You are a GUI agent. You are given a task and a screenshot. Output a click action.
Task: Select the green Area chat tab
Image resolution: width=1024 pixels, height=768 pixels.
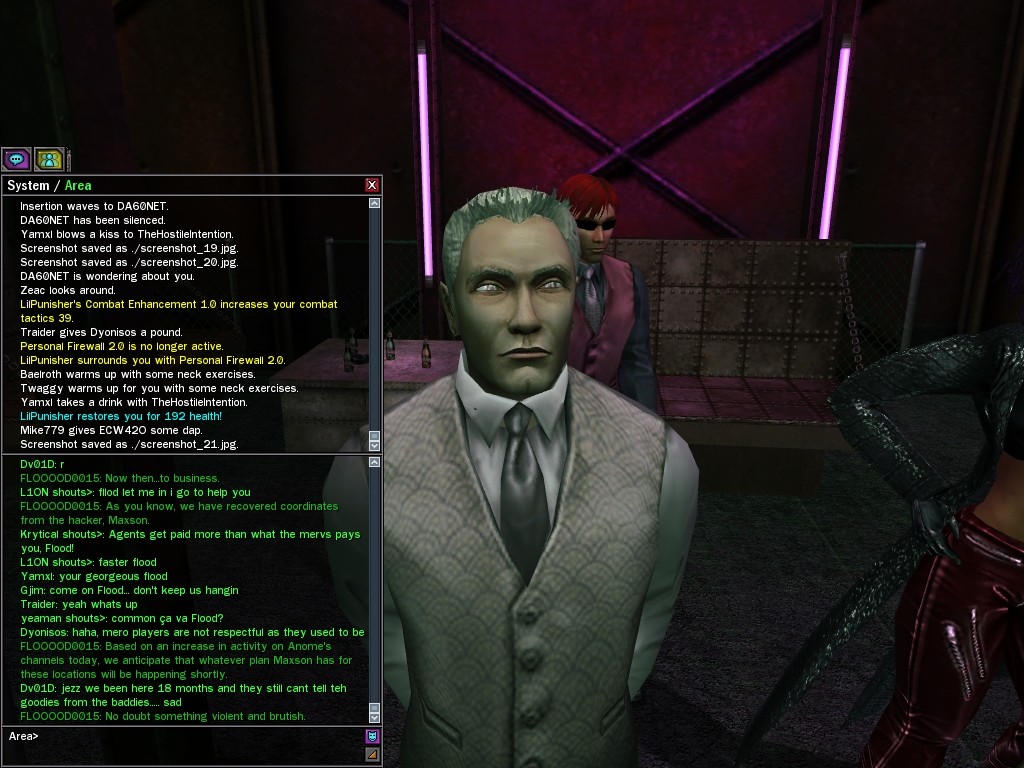[78, 185]
